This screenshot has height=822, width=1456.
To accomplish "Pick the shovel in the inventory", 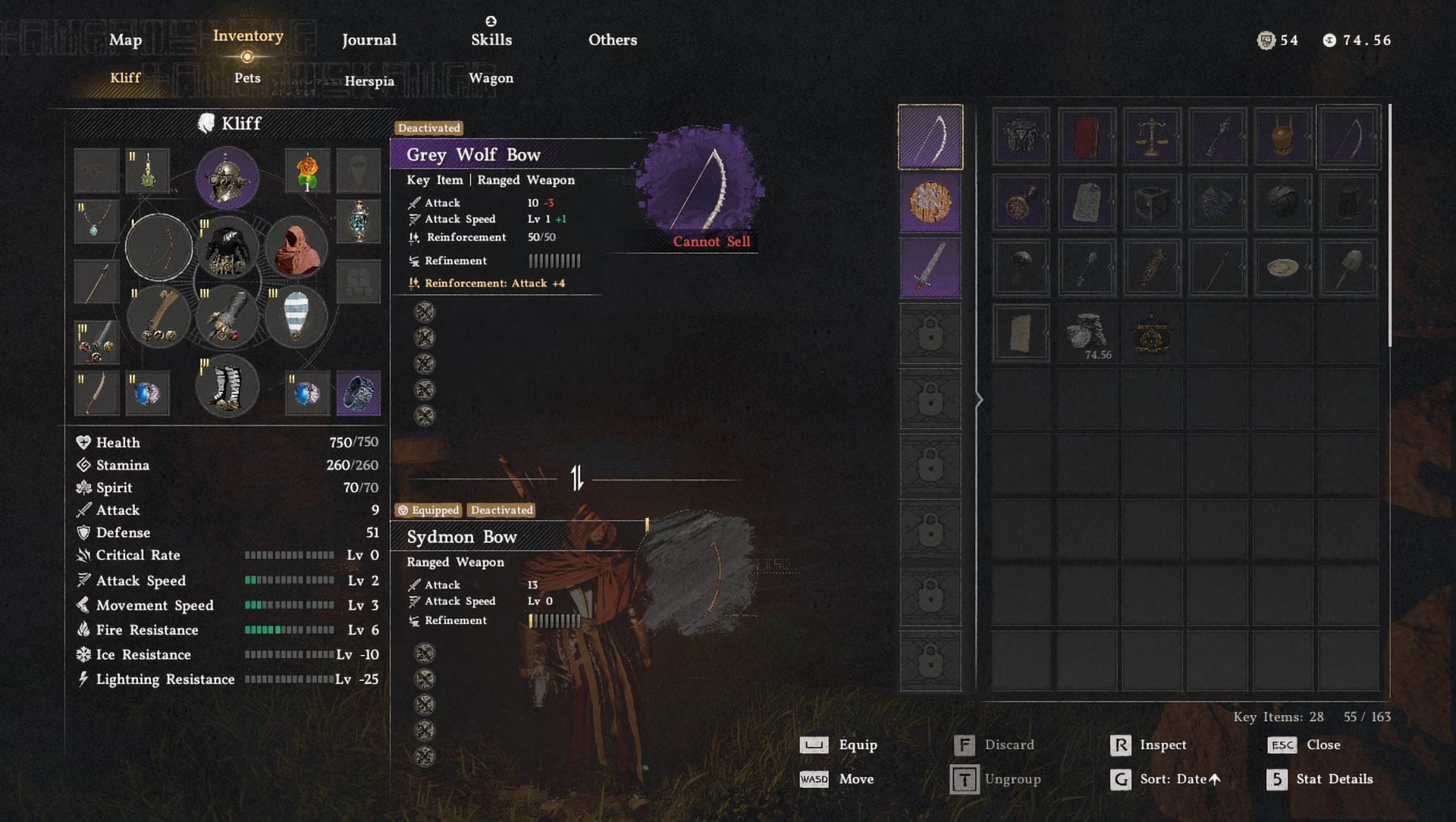I will pos(1348,268).
